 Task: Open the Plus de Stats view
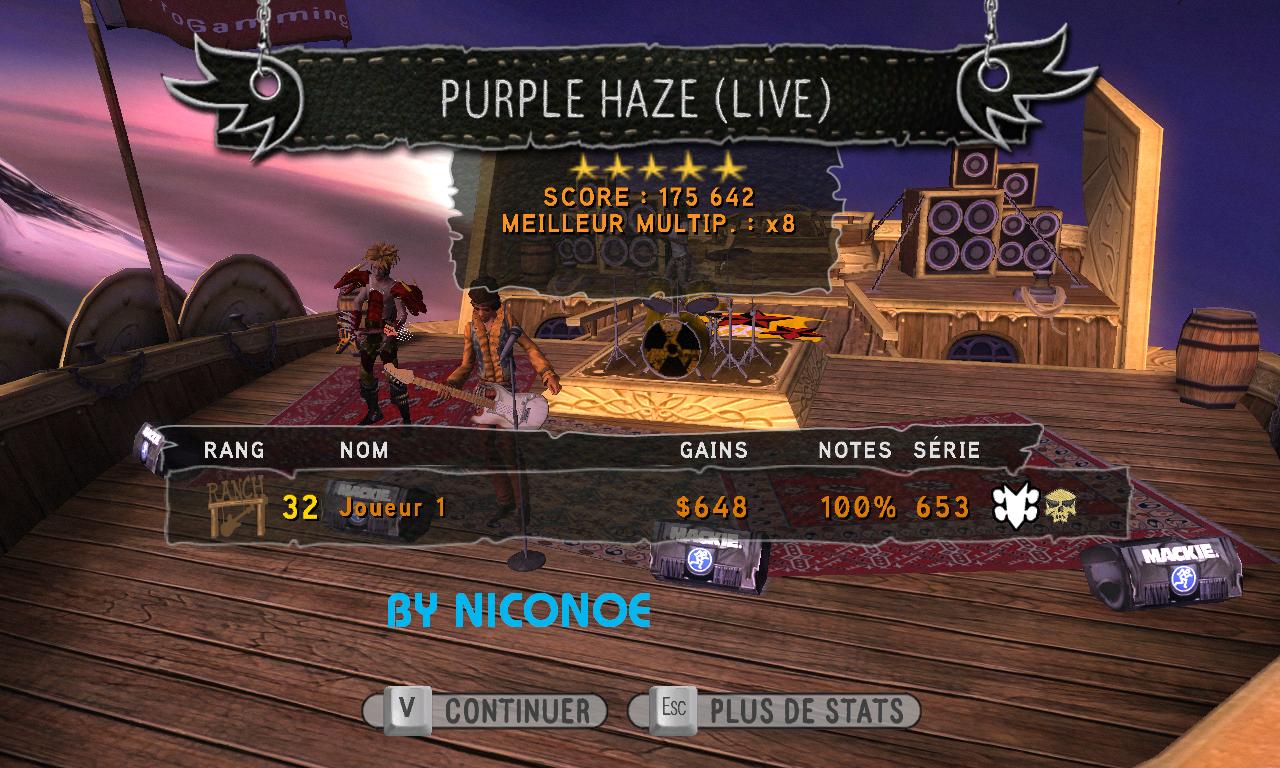point(775,711)
